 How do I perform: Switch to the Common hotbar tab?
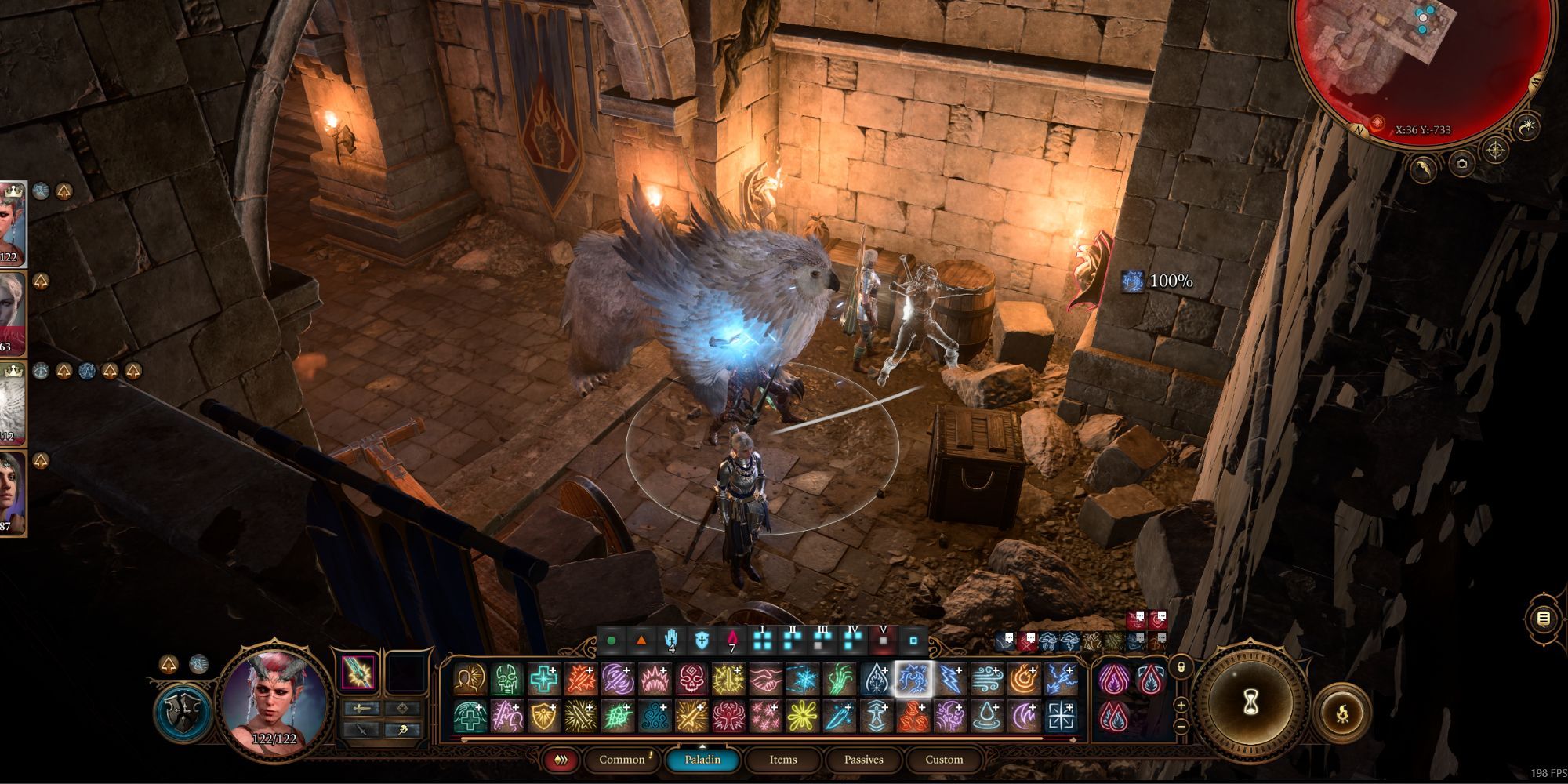click(x=622, y=759)
